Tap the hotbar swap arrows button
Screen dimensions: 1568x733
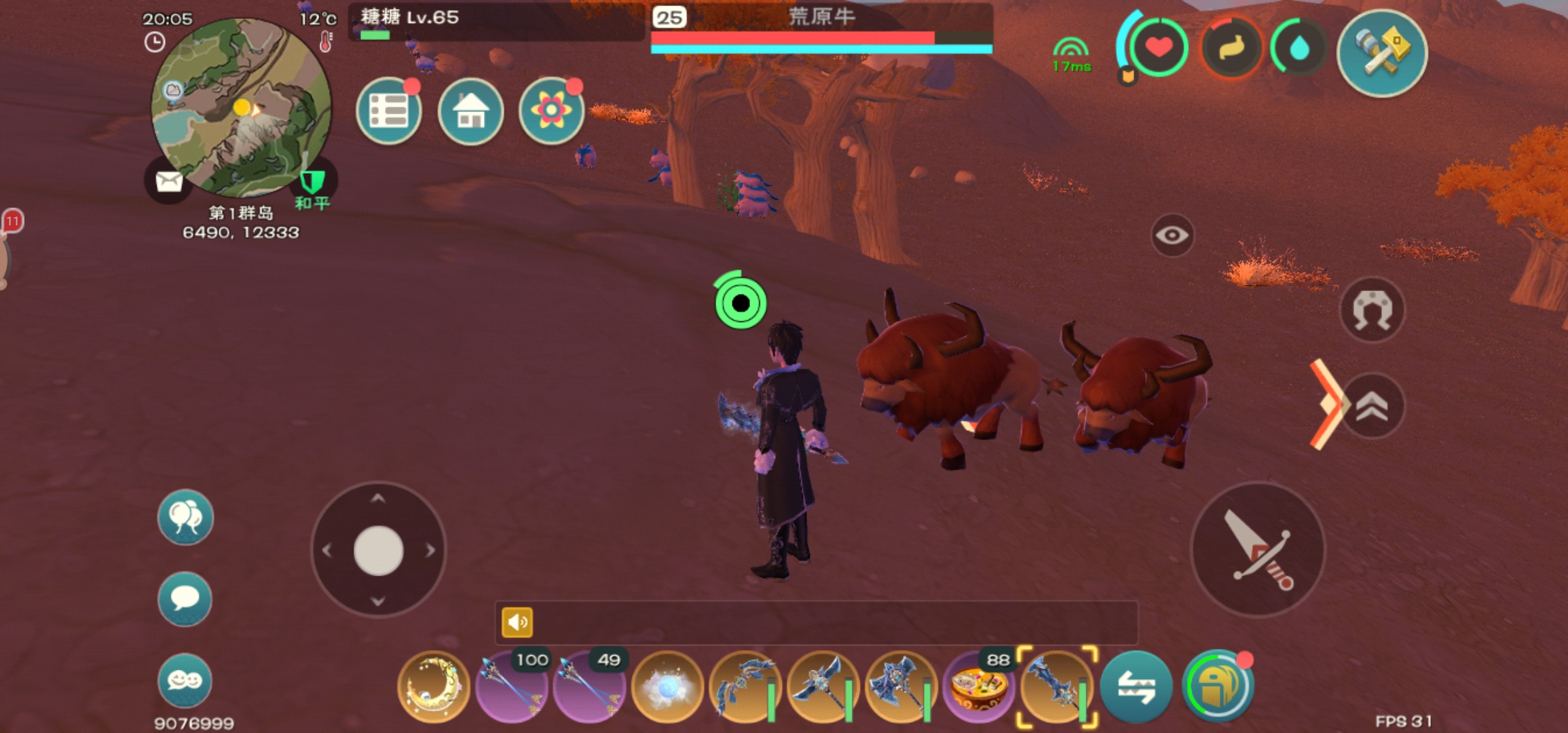1136,687
